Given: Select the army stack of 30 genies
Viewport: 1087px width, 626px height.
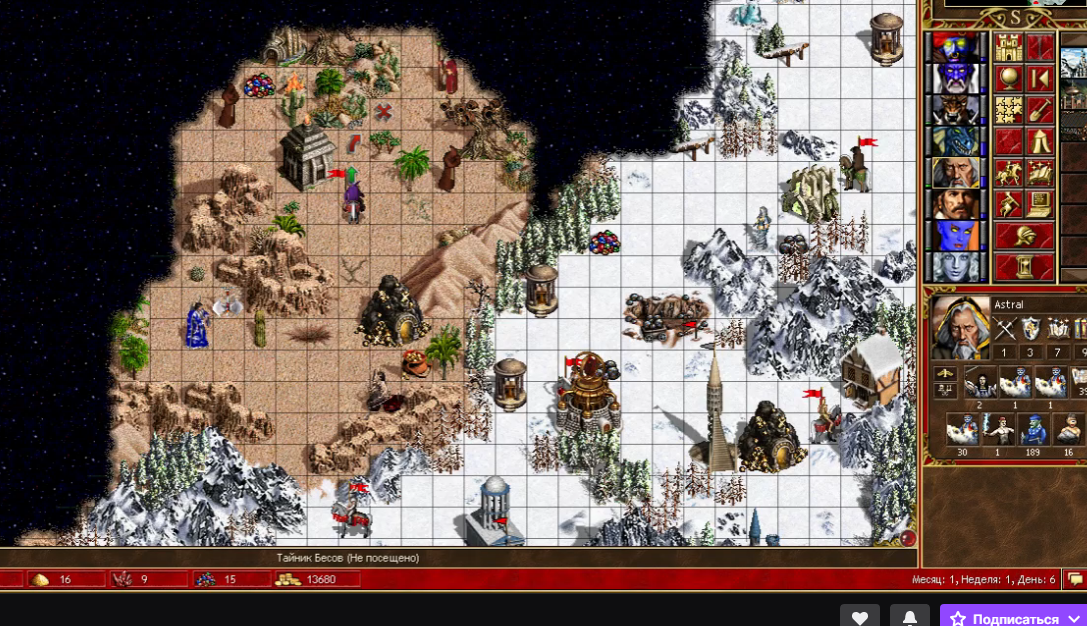Looking at the screenshot, I should (962, 431).
